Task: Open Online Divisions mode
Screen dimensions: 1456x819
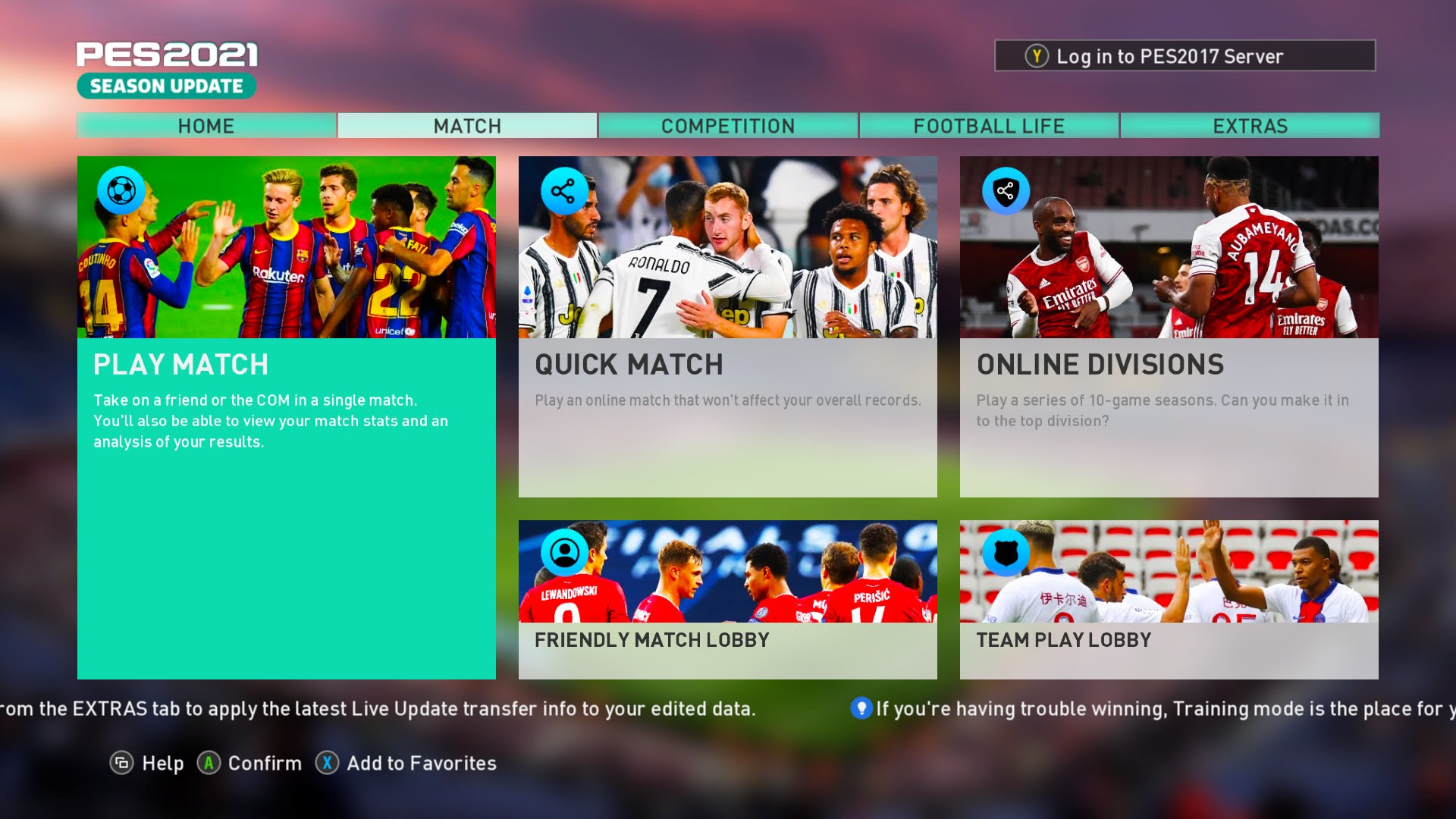Action: tap(1168, 326)
